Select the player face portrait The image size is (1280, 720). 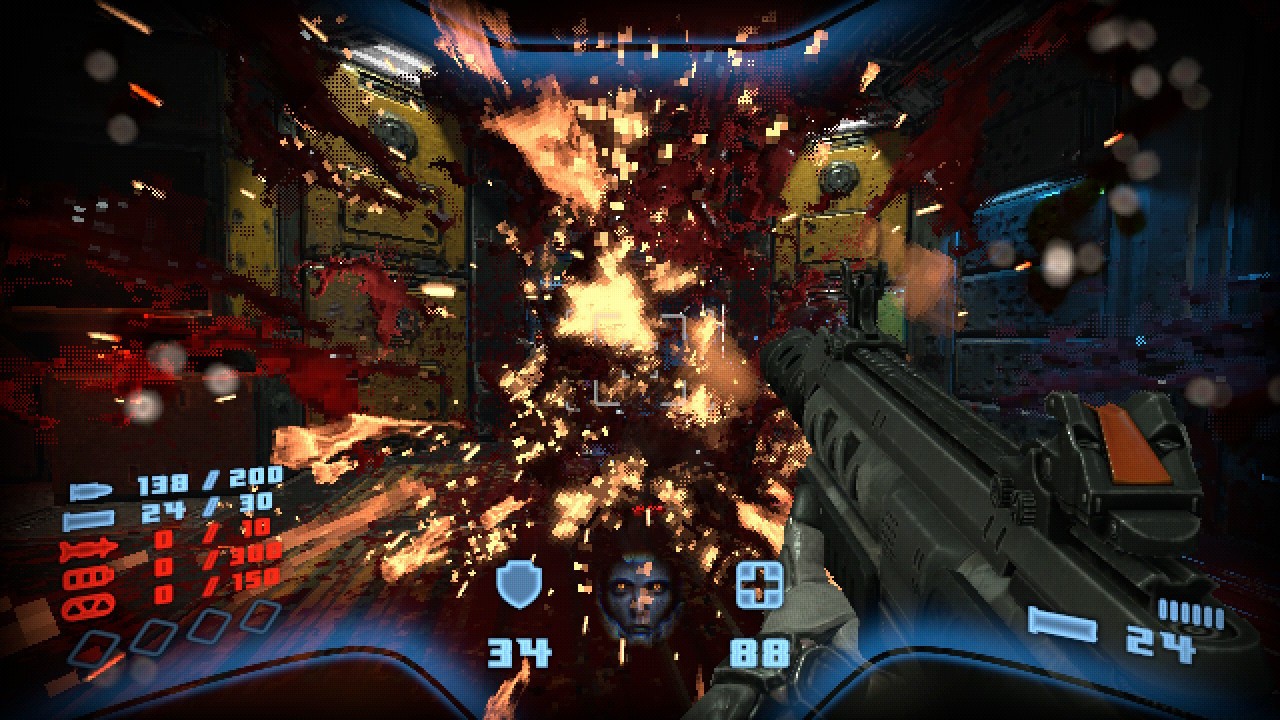pos(636,596)
